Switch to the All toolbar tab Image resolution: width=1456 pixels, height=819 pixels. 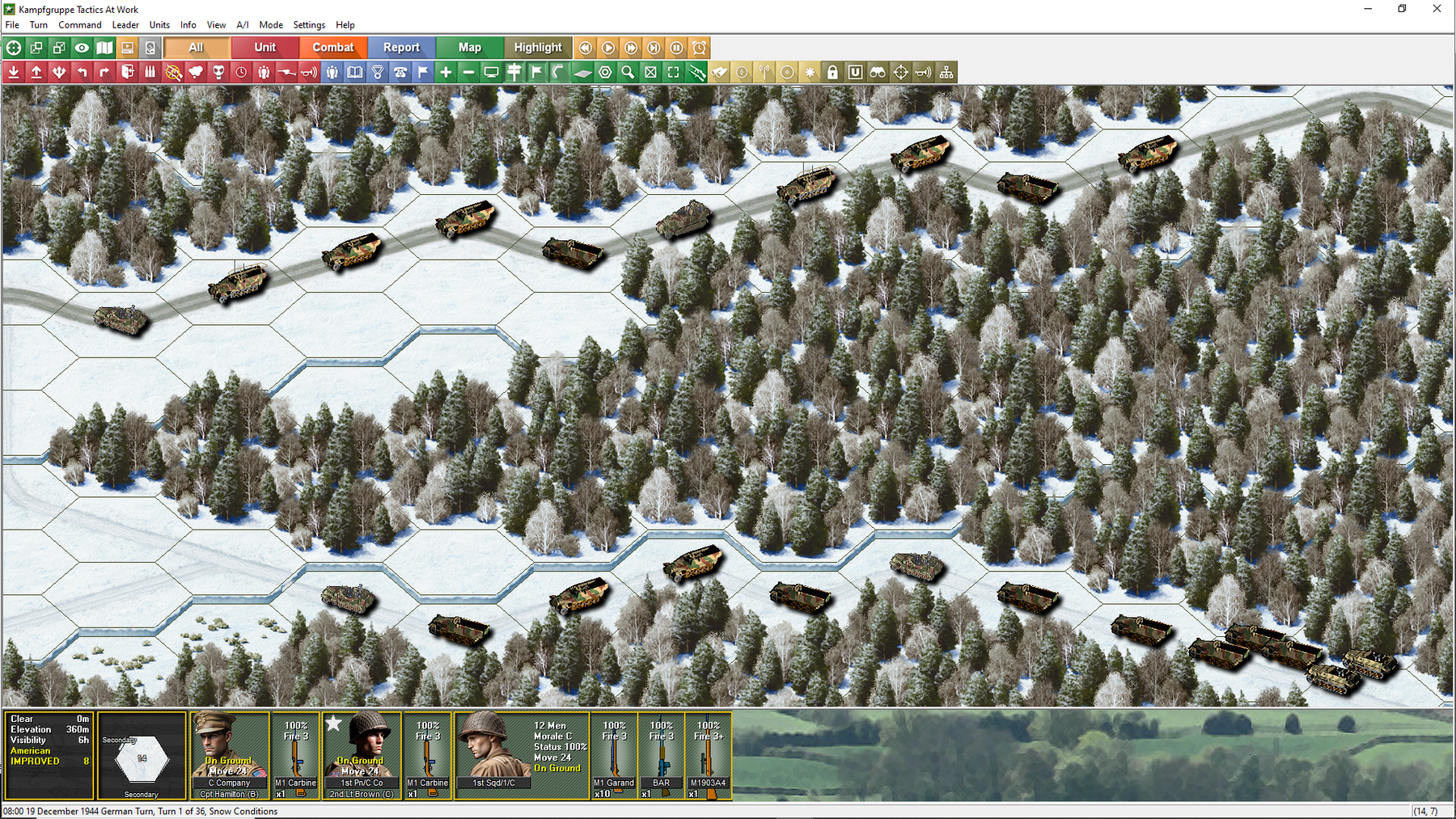pyautogui.click(x=196, y=48)
